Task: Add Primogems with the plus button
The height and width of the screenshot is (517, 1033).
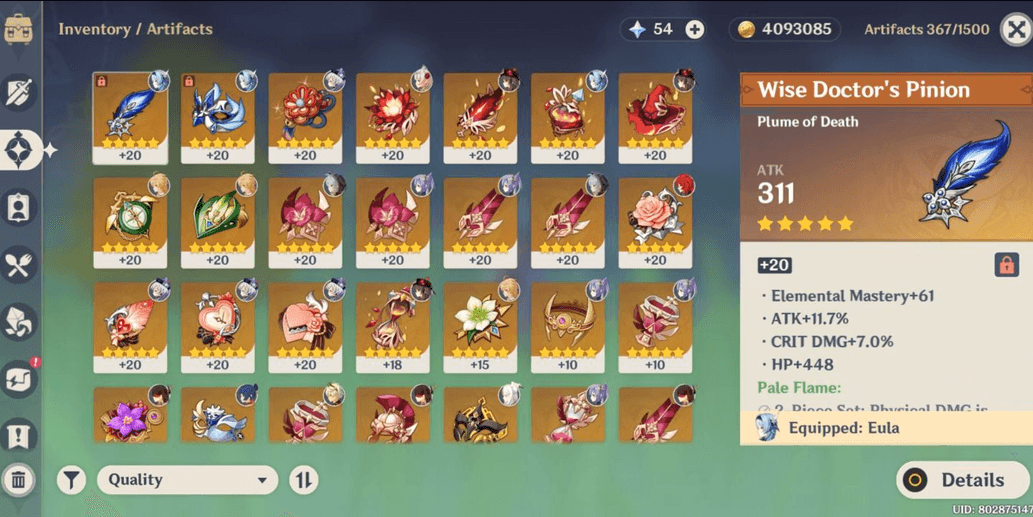Action: point(694,30)
